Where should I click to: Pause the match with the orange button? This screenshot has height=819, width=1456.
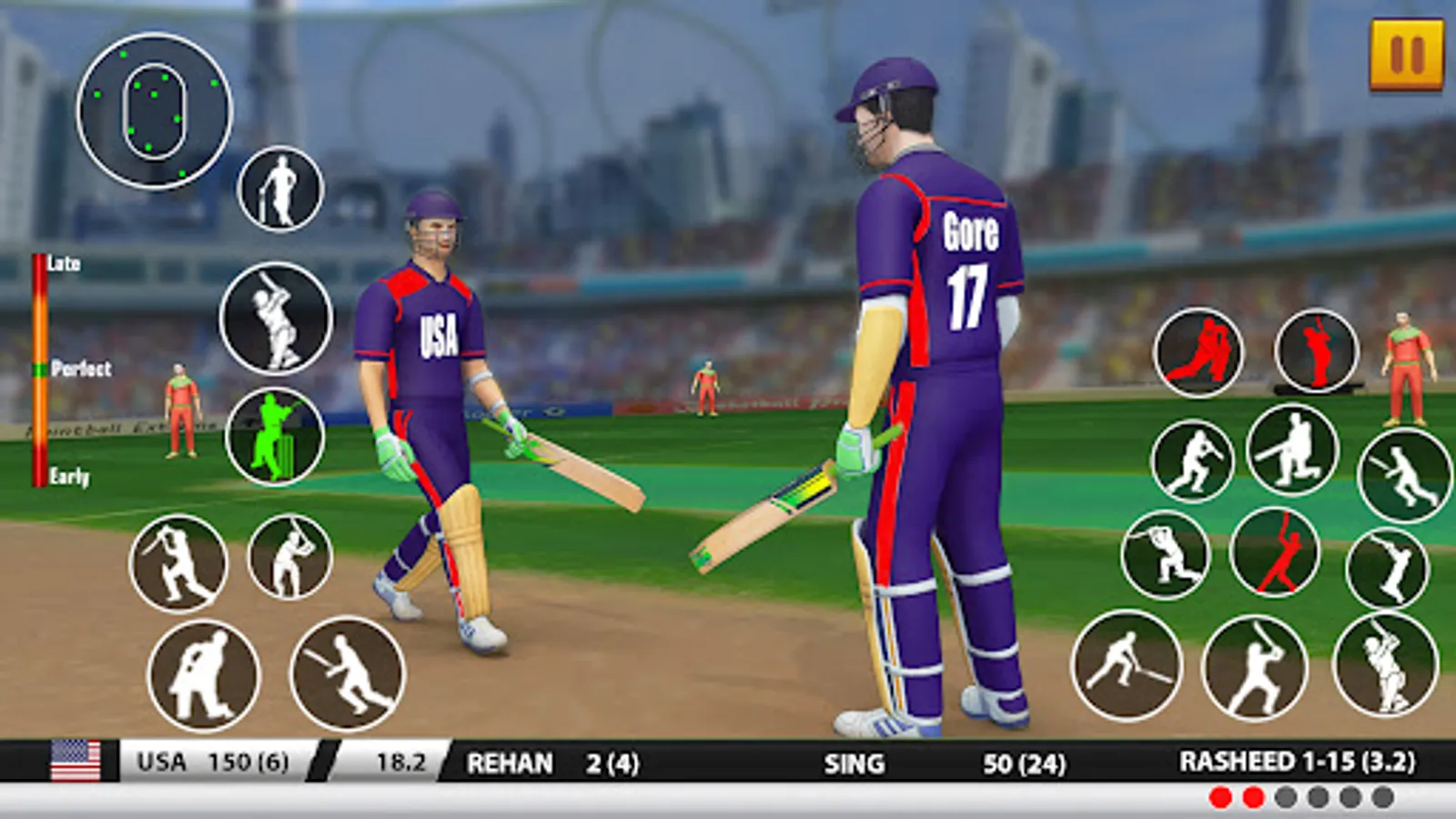pyautogui.click(x=1406, y=56)
